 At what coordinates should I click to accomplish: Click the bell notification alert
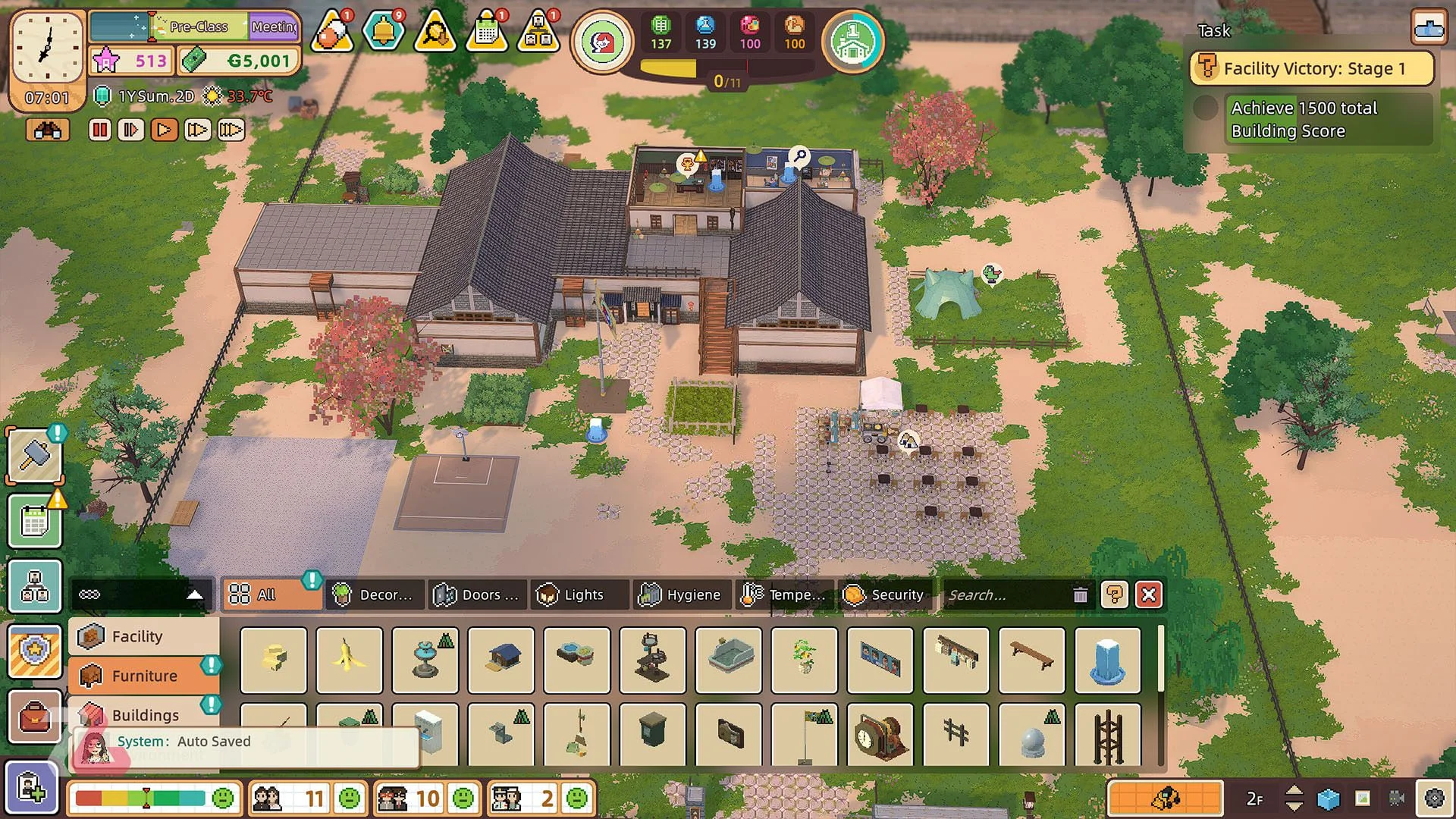[x=384, y=32]
